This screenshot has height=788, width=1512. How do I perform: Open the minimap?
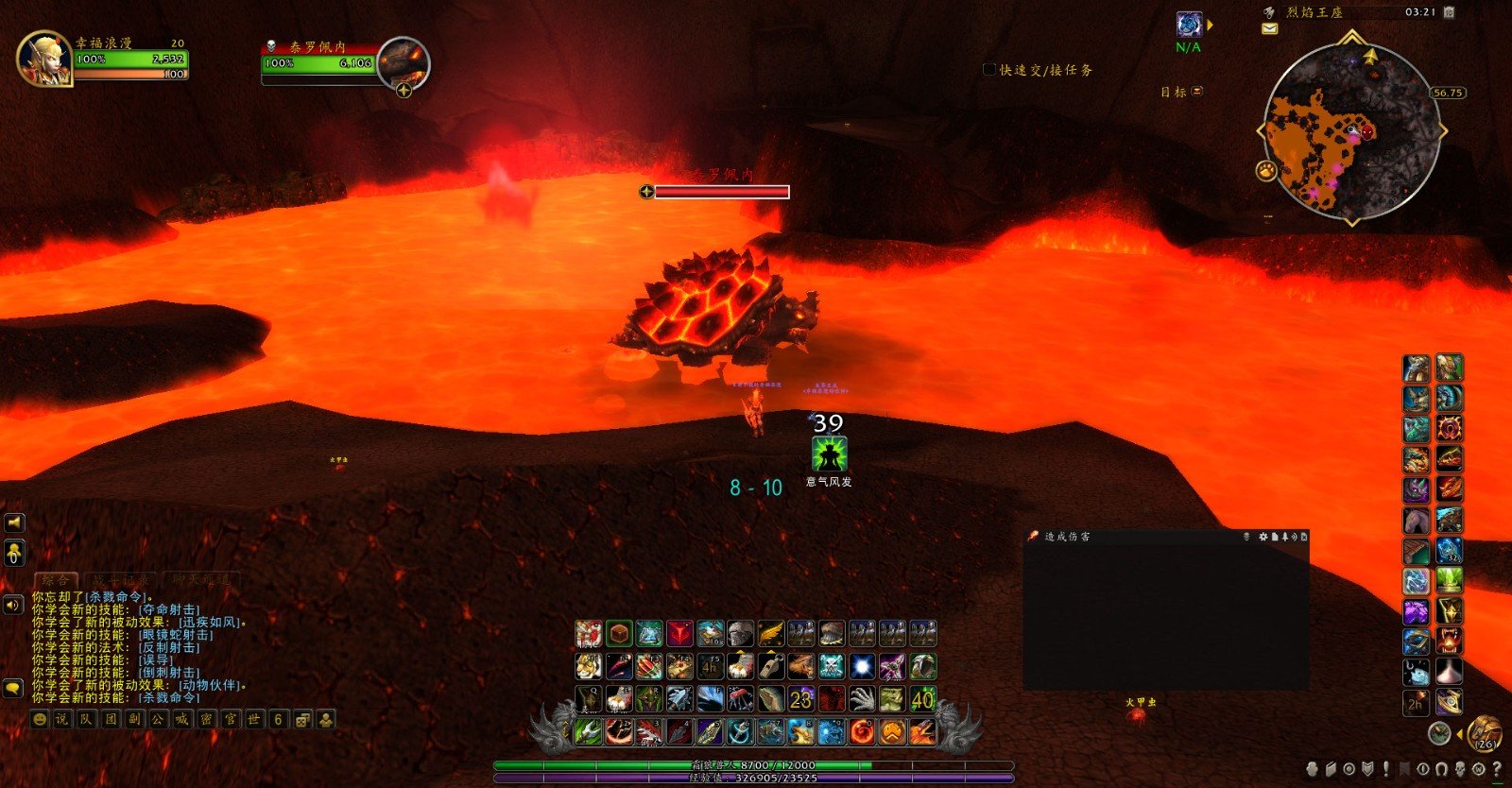click(x=1351, y=130)
